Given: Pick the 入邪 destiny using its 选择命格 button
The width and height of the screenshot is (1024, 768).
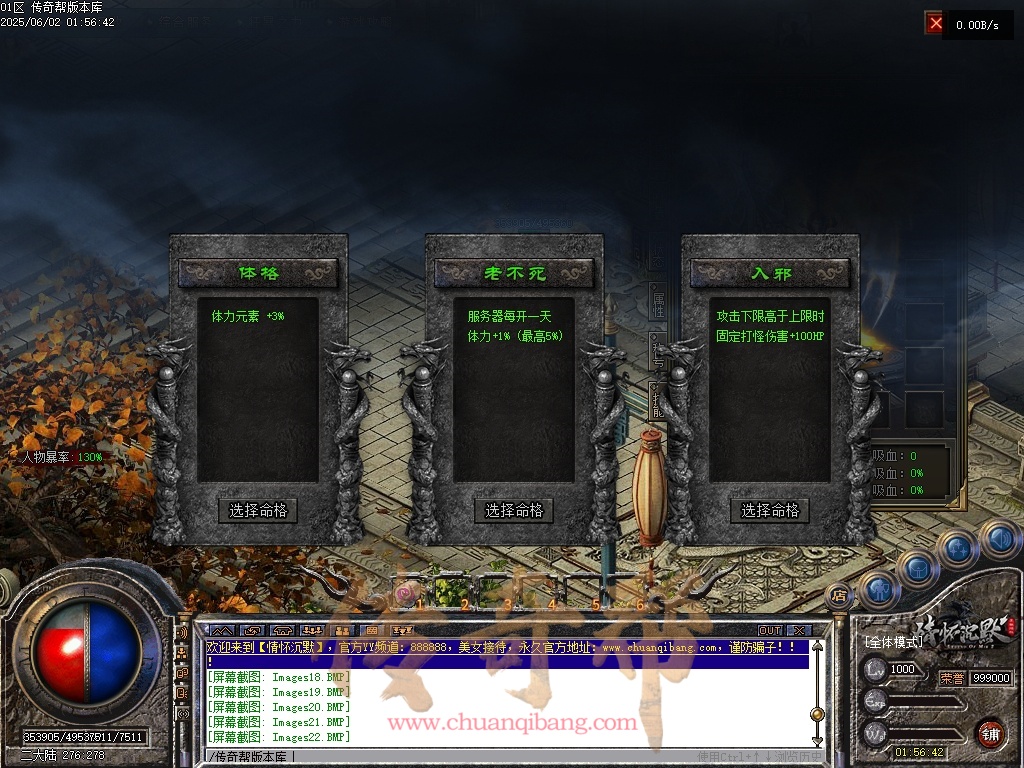Looking at the screenshot, I should coord(770,510).
